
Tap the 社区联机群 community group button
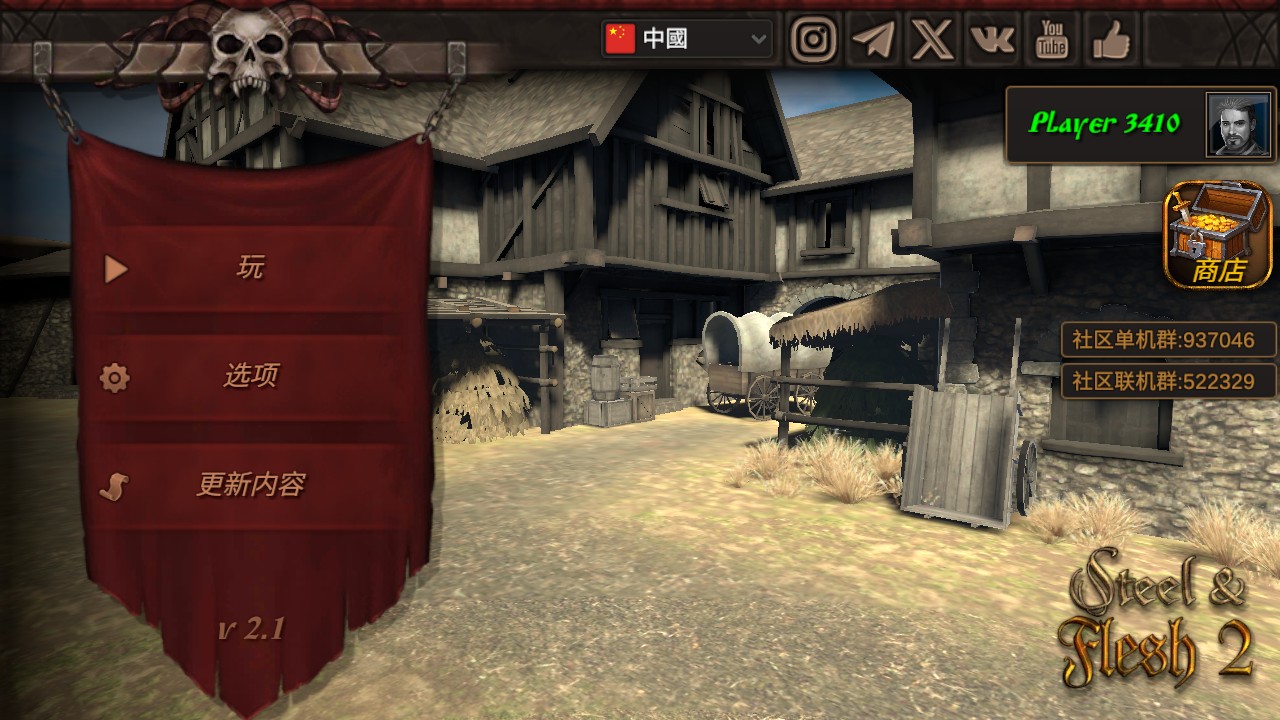tap(1168, 381)
